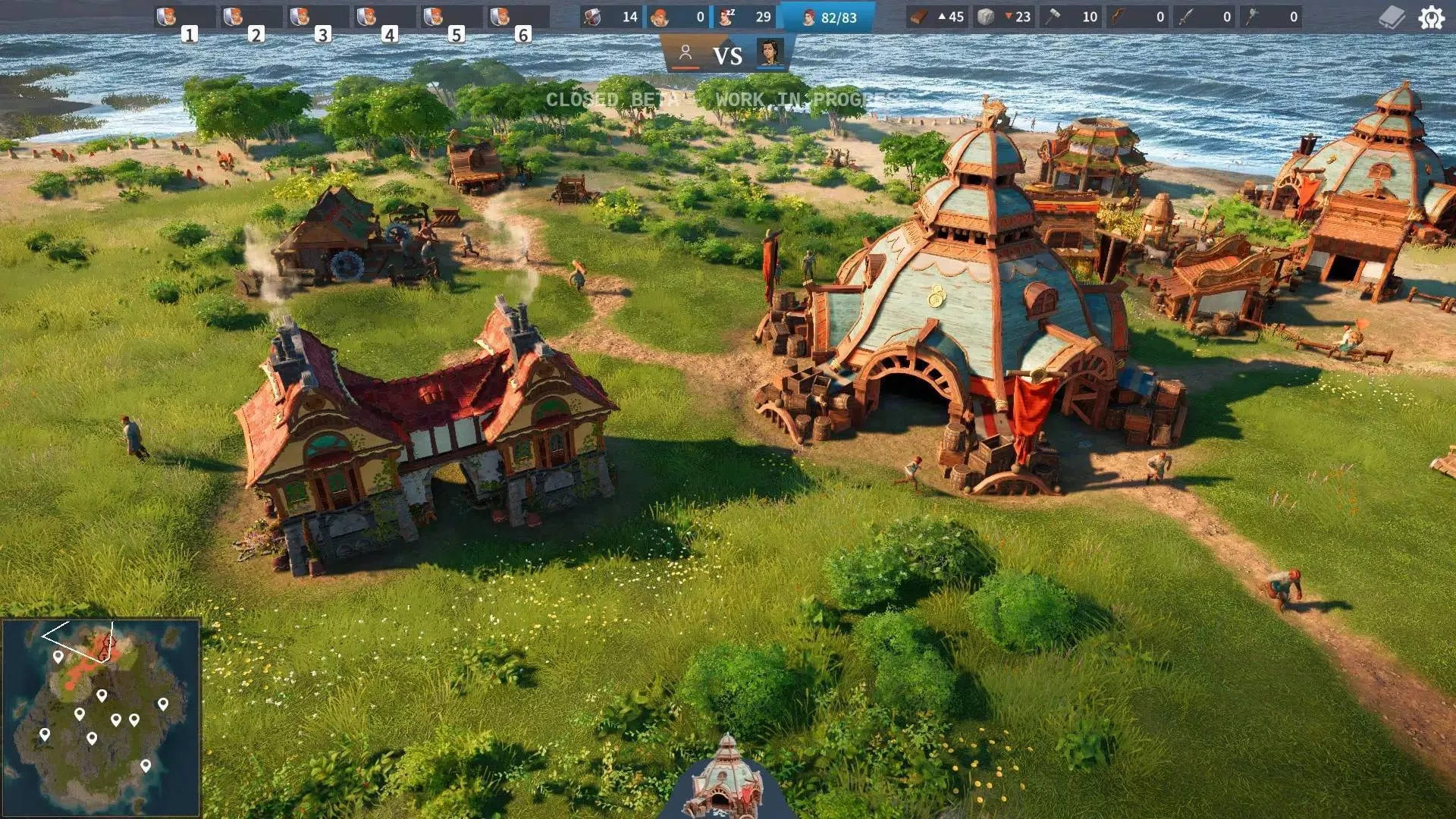Select army control group 1
1456x819 pixels.
pos(184,17)
